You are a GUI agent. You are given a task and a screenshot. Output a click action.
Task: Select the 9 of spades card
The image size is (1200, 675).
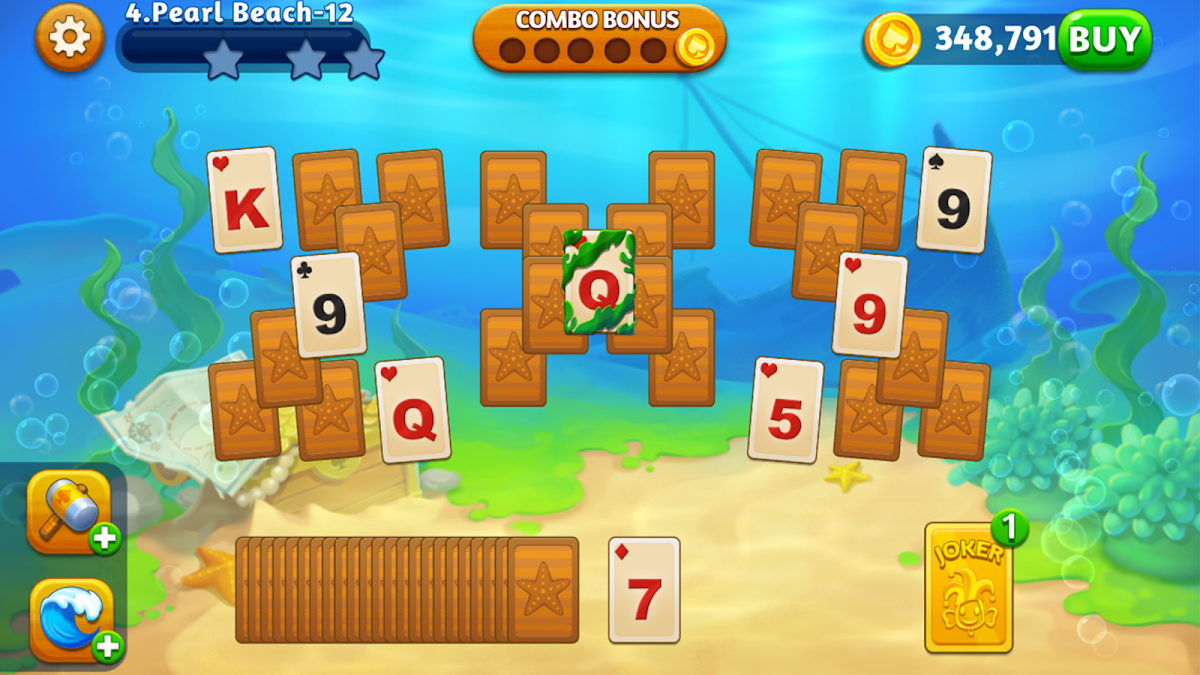click(954, 200)
